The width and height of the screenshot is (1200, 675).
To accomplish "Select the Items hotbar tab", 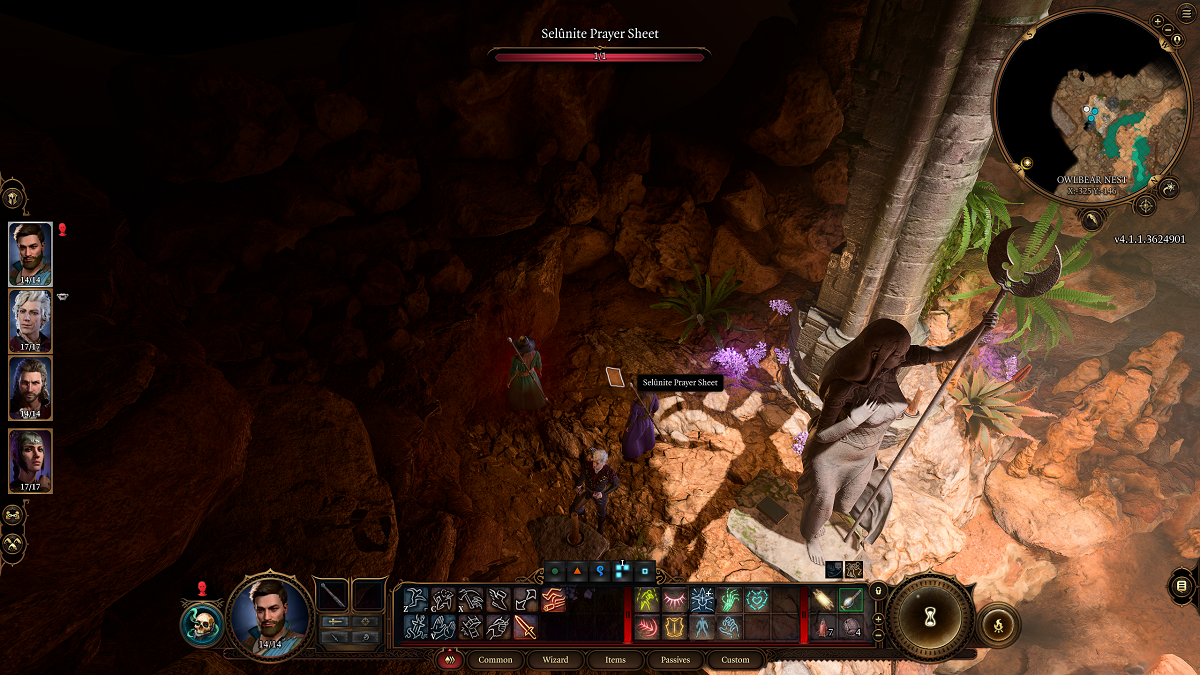I will click(615, 660).
